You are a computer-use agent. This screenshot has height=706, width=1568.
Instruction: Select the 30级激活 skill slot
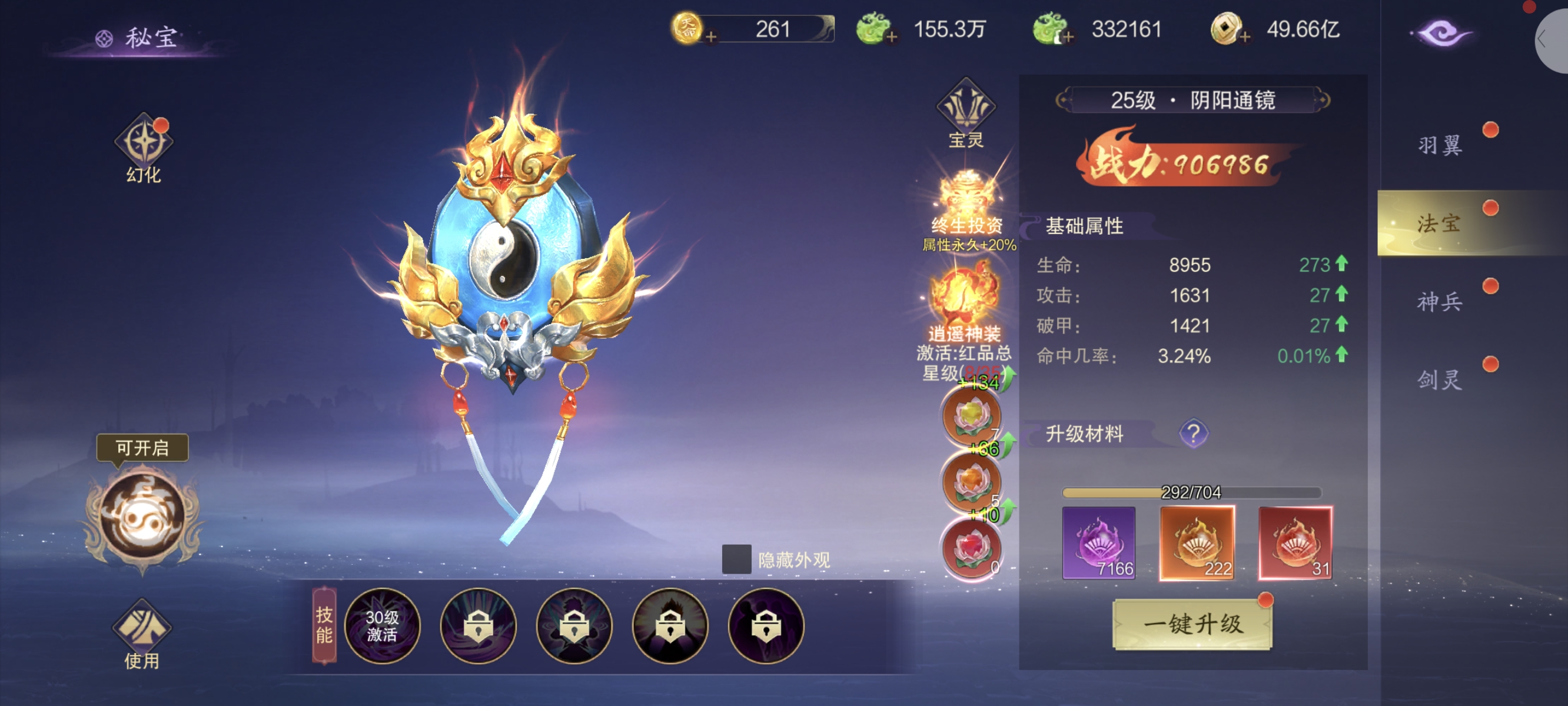382,625
